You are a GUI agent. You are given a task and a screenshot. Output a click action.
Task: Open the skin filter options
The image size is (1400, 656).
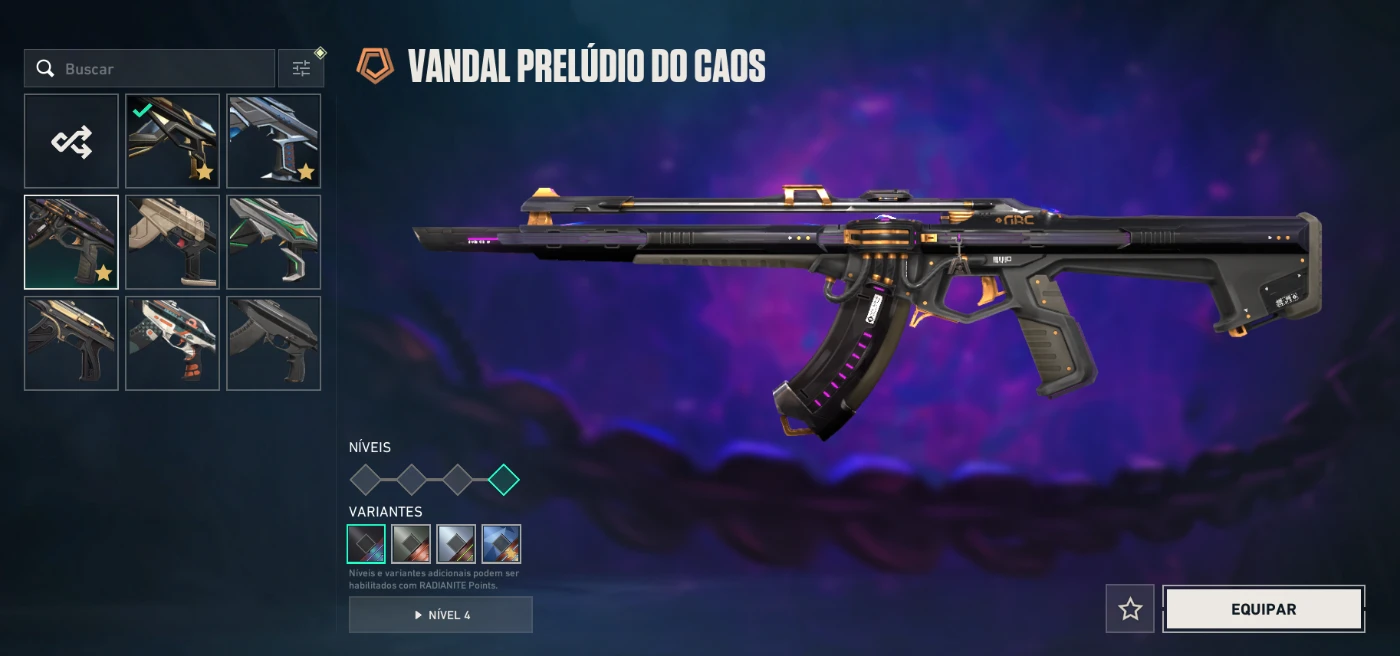(301, 69)
